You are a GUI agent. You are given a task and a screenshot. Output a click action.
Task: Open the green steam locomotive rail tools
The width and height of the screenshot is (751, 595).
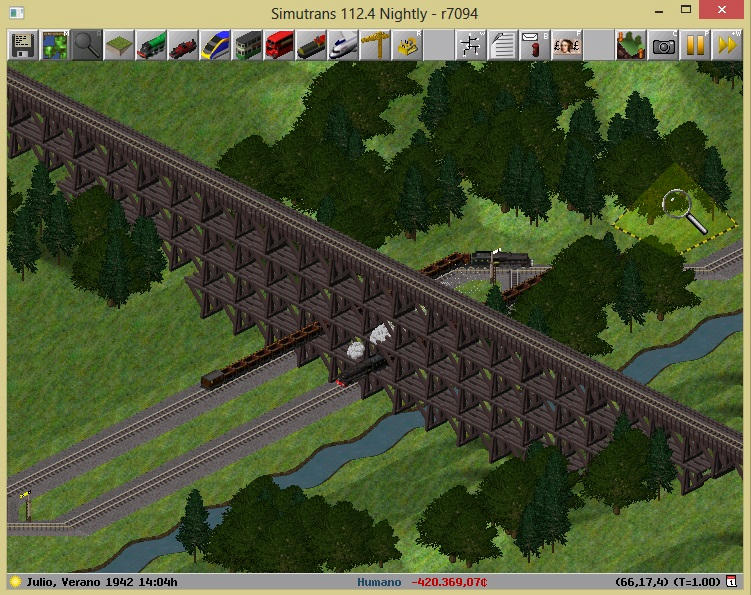coord(150,45)
